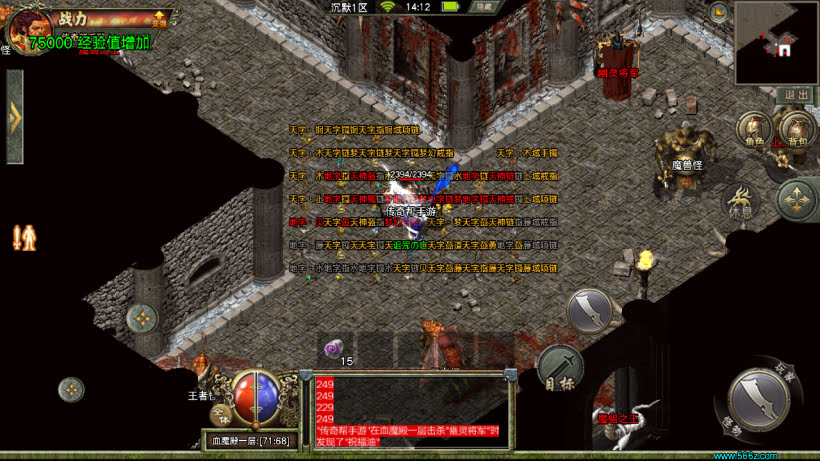Open the 背包 backpack

(x=797, y=129)
